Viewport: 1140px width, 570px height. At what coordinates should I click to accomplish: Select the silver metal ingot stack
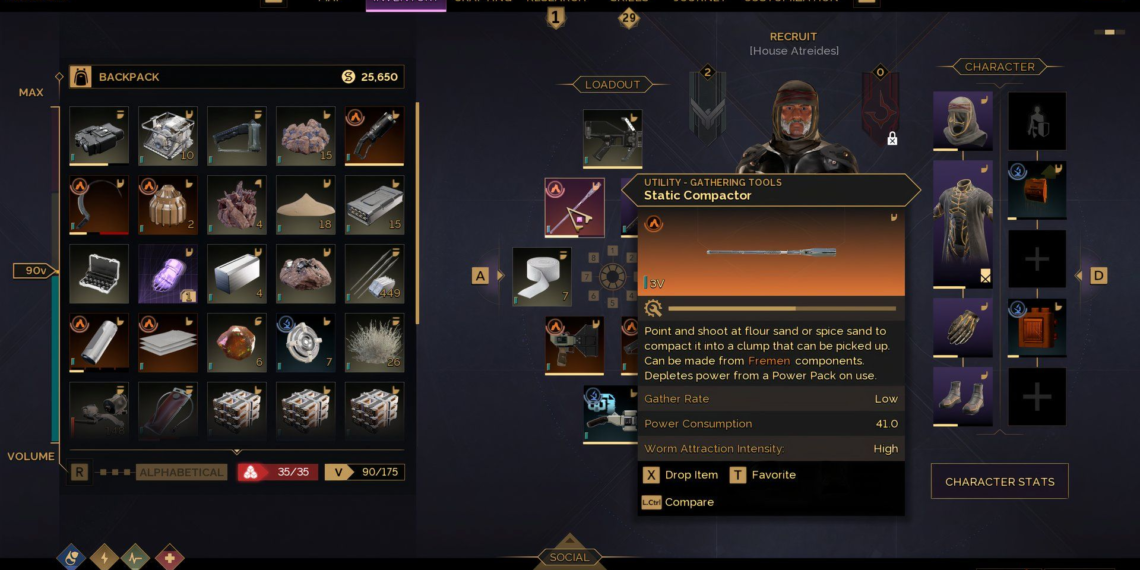click(236, 274)
